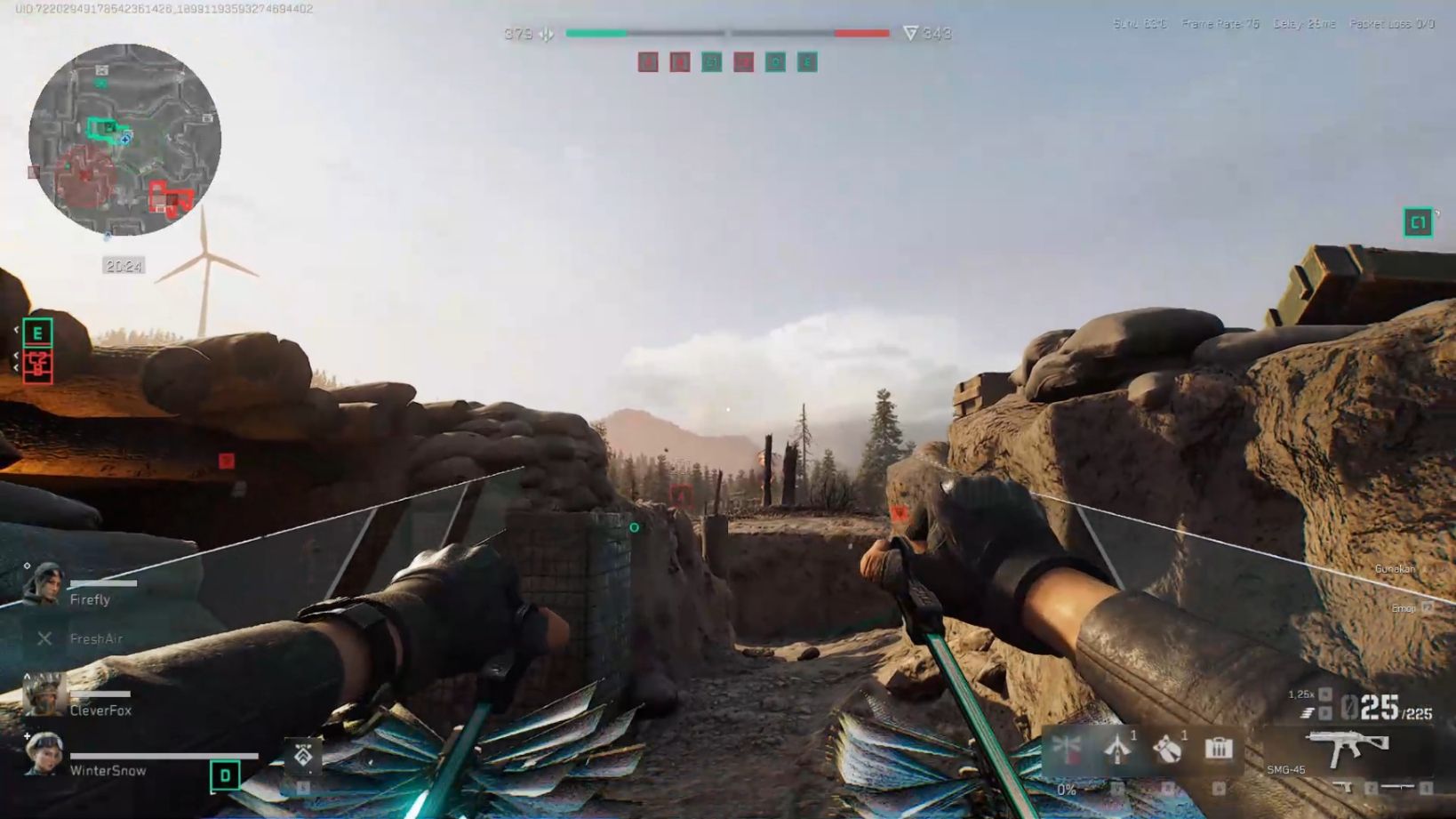This screenshot has width=1456, height=819.
Task: Click the Emoji shortcut label
Action: pos(1404,608)
